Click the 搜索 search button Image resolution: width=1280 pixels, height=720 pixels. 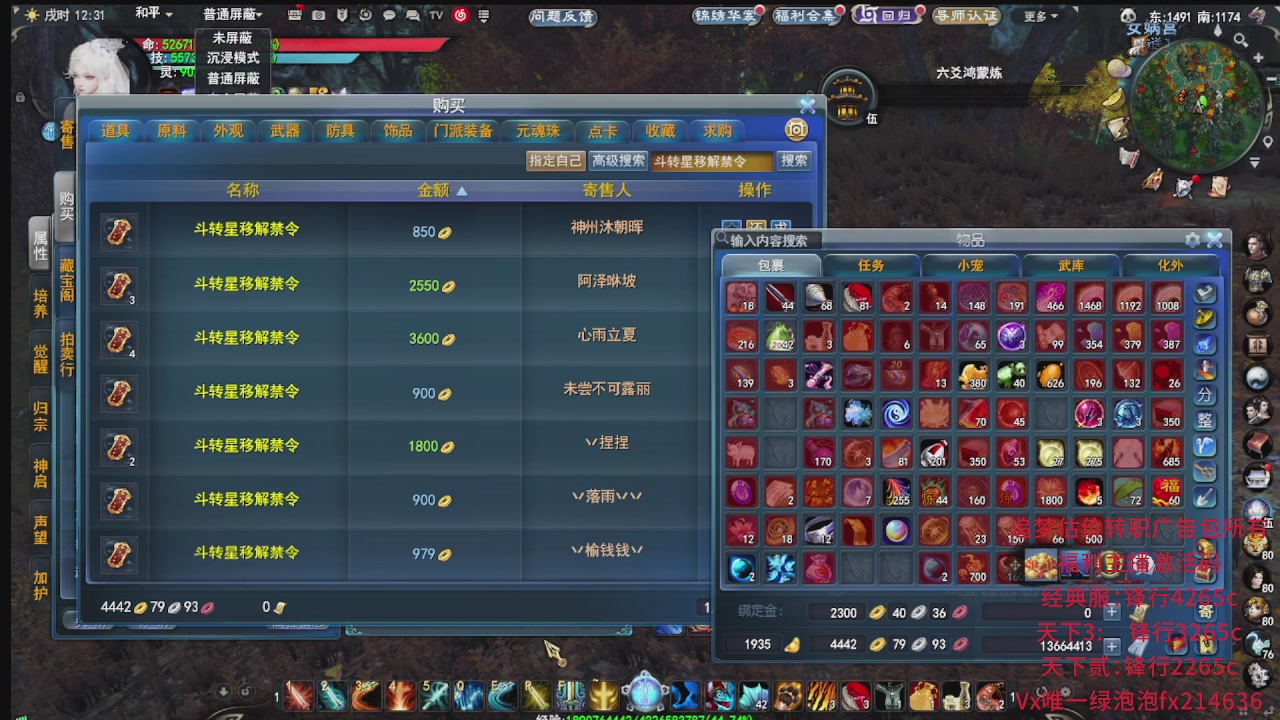click(793, 160)
